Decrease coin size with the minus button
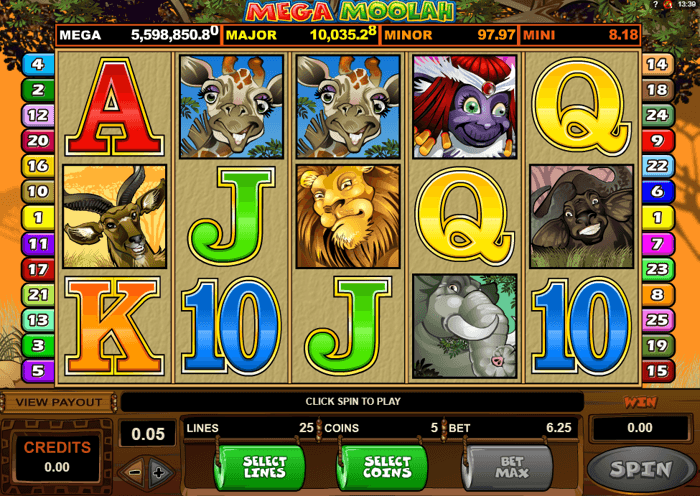Screen dimensions: 700x496 133,471
